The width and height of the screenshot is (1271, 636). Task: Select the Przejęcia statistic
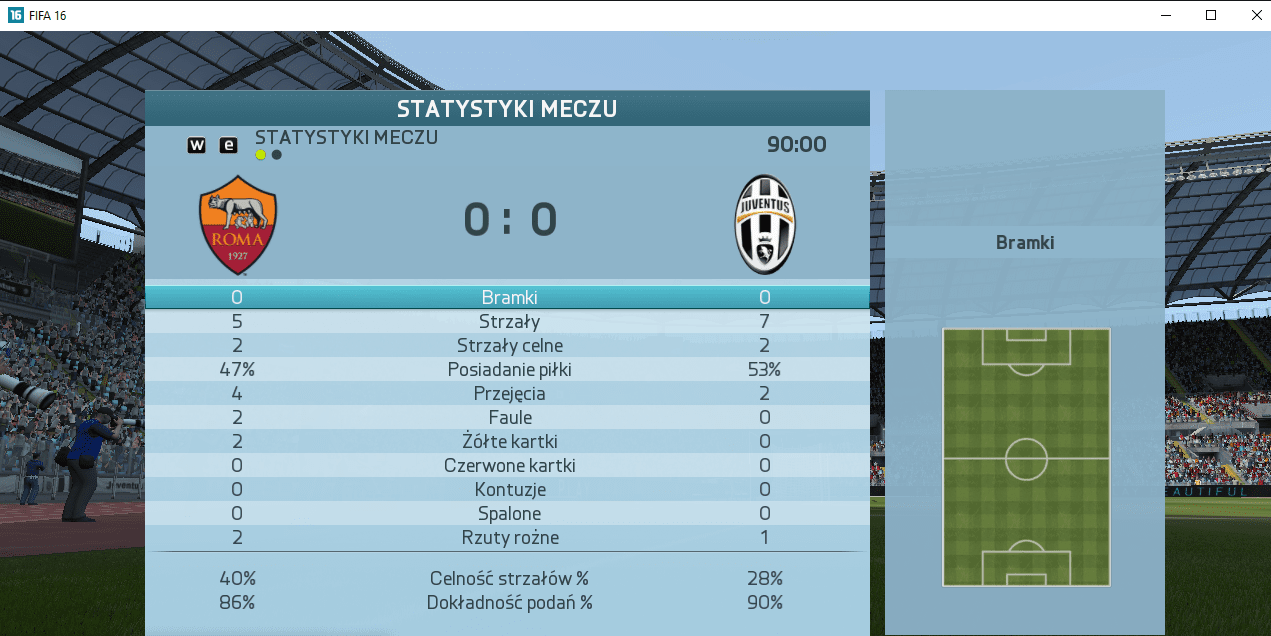[x=508, y=393]
